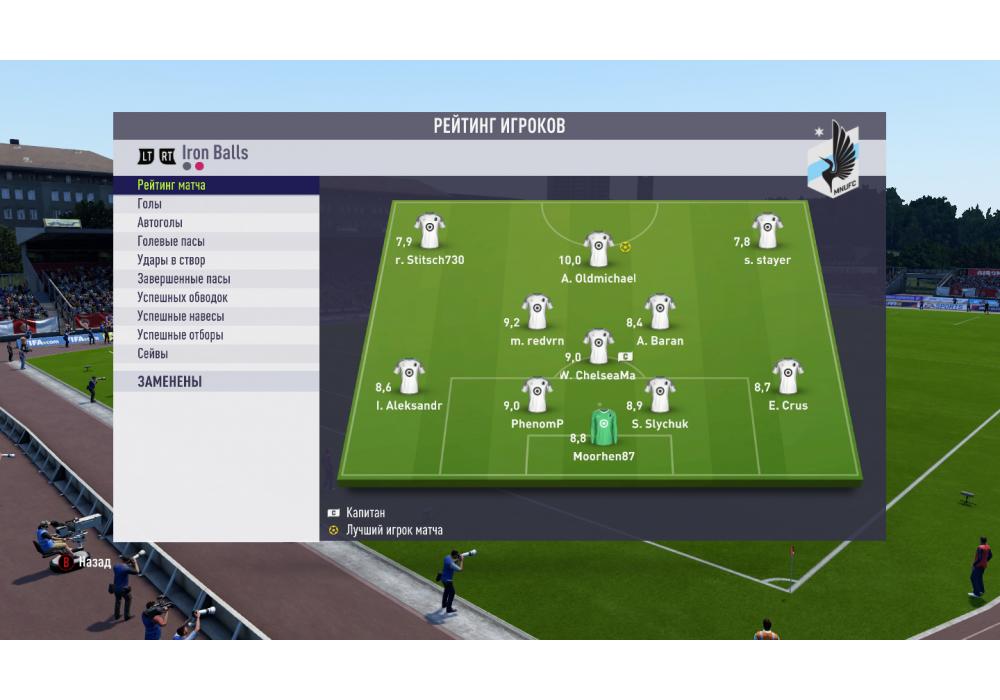Choose s. stayer player shirt
1000x700 pixels.
767,231
